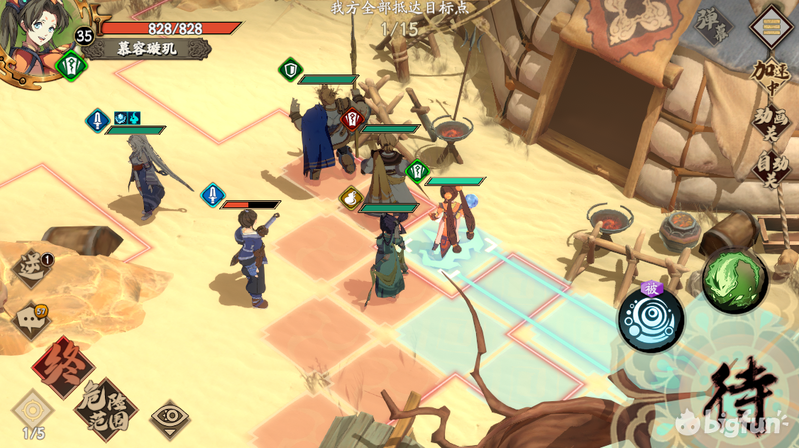Open 慕容璇玑 character portrait
The height and width of the screenshot is (448, 799).
tap(38, 32)
